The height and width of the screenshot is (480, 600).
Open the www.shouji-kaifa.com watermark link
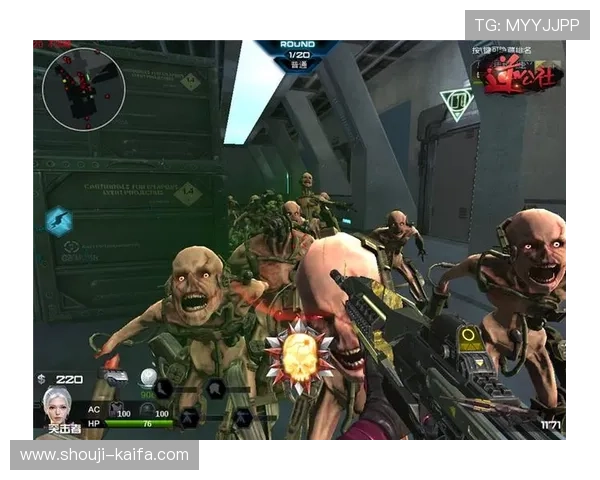coord(104,455)
